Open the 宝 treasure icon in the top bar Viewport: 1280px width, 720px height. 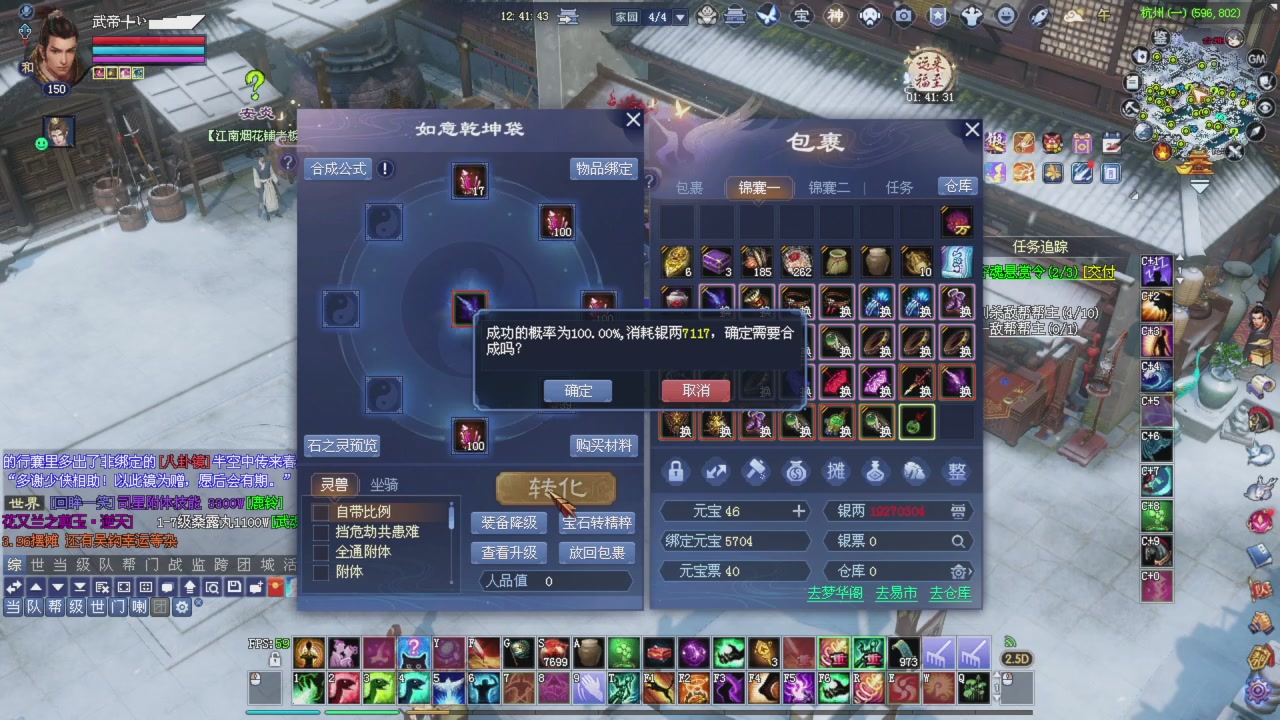coord(800,15)
